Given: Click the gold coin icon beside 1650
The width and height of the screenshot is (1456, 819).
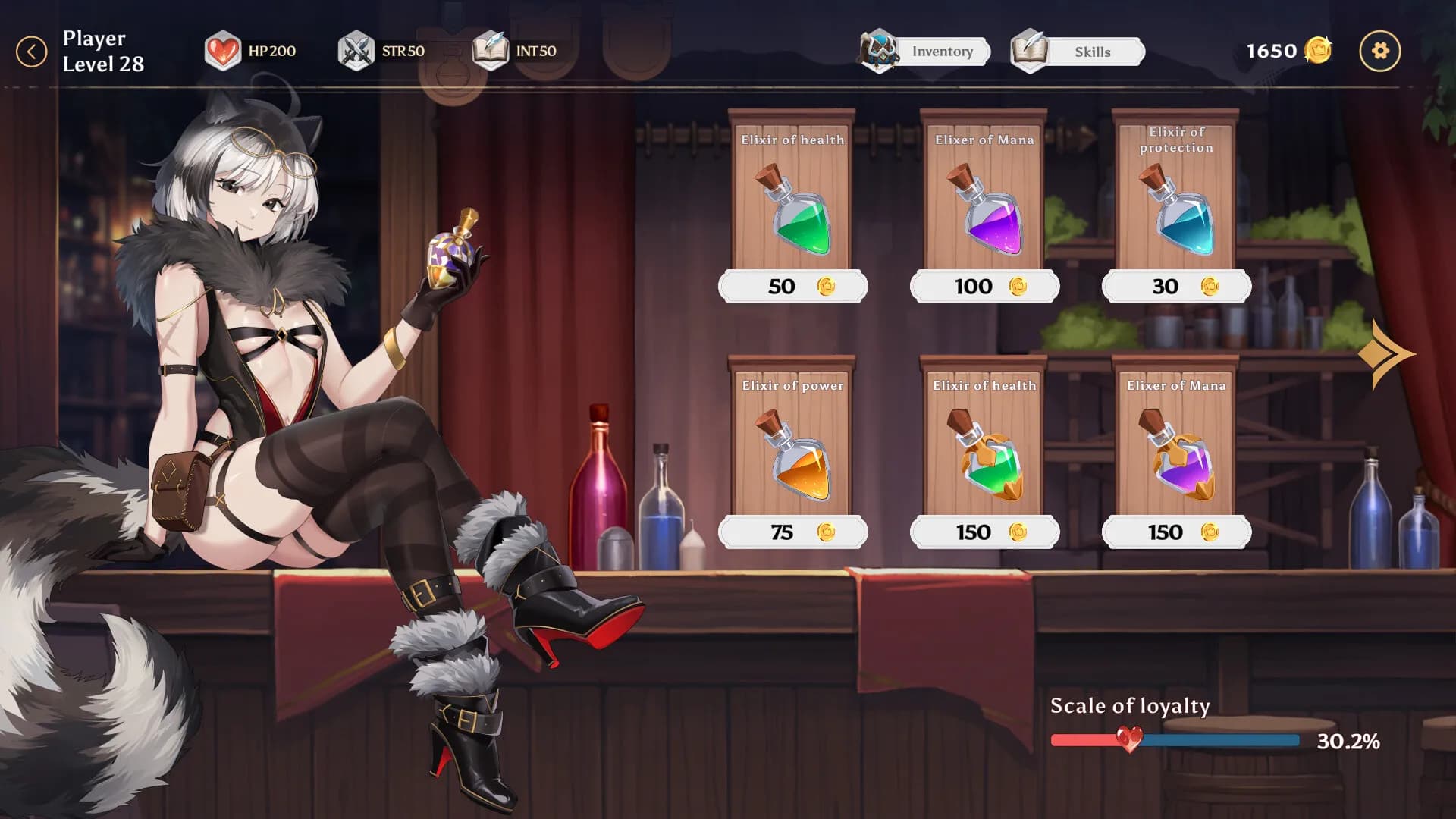Looking at the screenshot, I should tap(1318, 51).
